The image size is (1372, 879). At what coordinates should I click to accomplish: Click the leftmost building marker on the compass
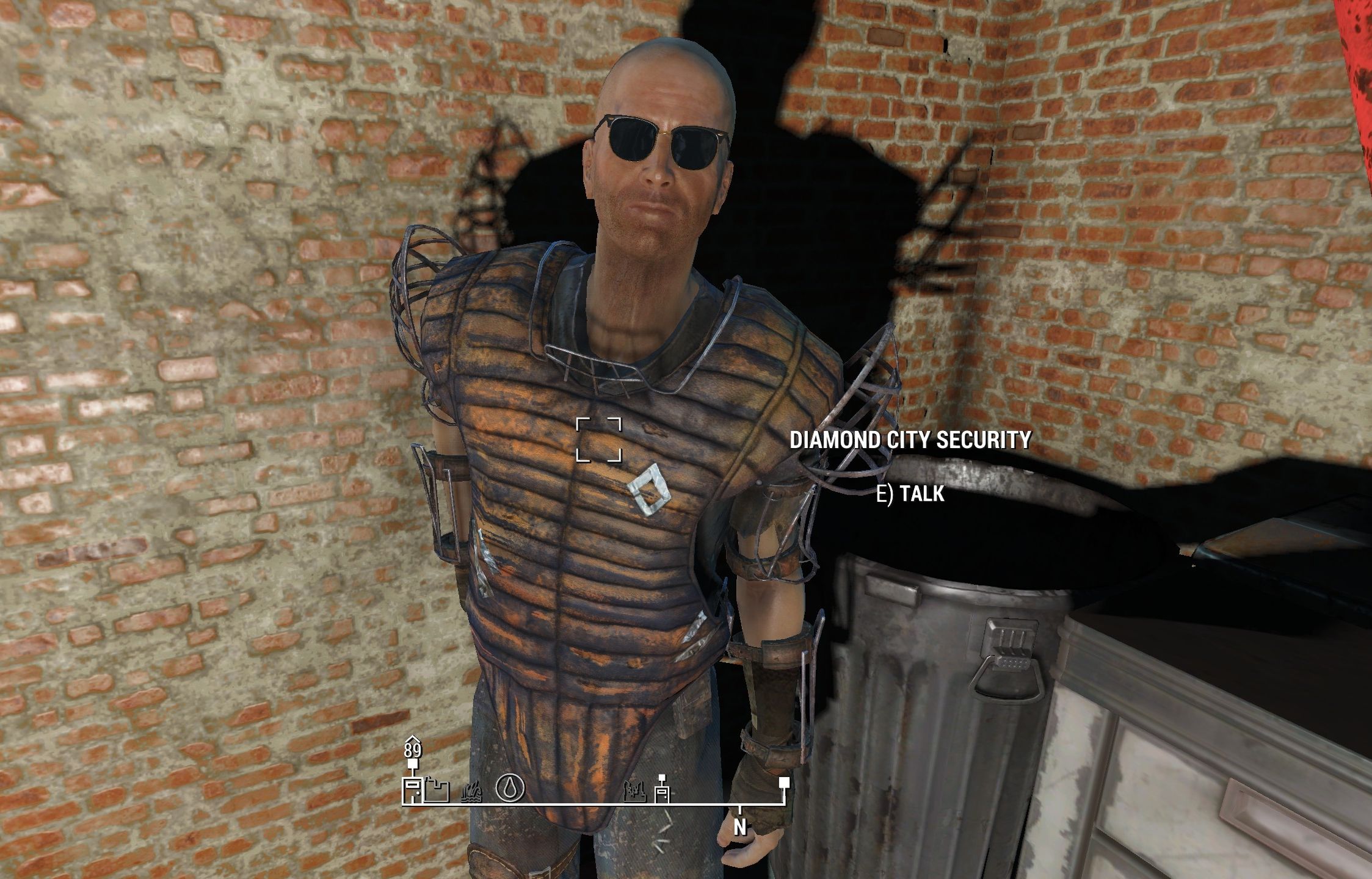pyautogui.click(x=412, y=789)
